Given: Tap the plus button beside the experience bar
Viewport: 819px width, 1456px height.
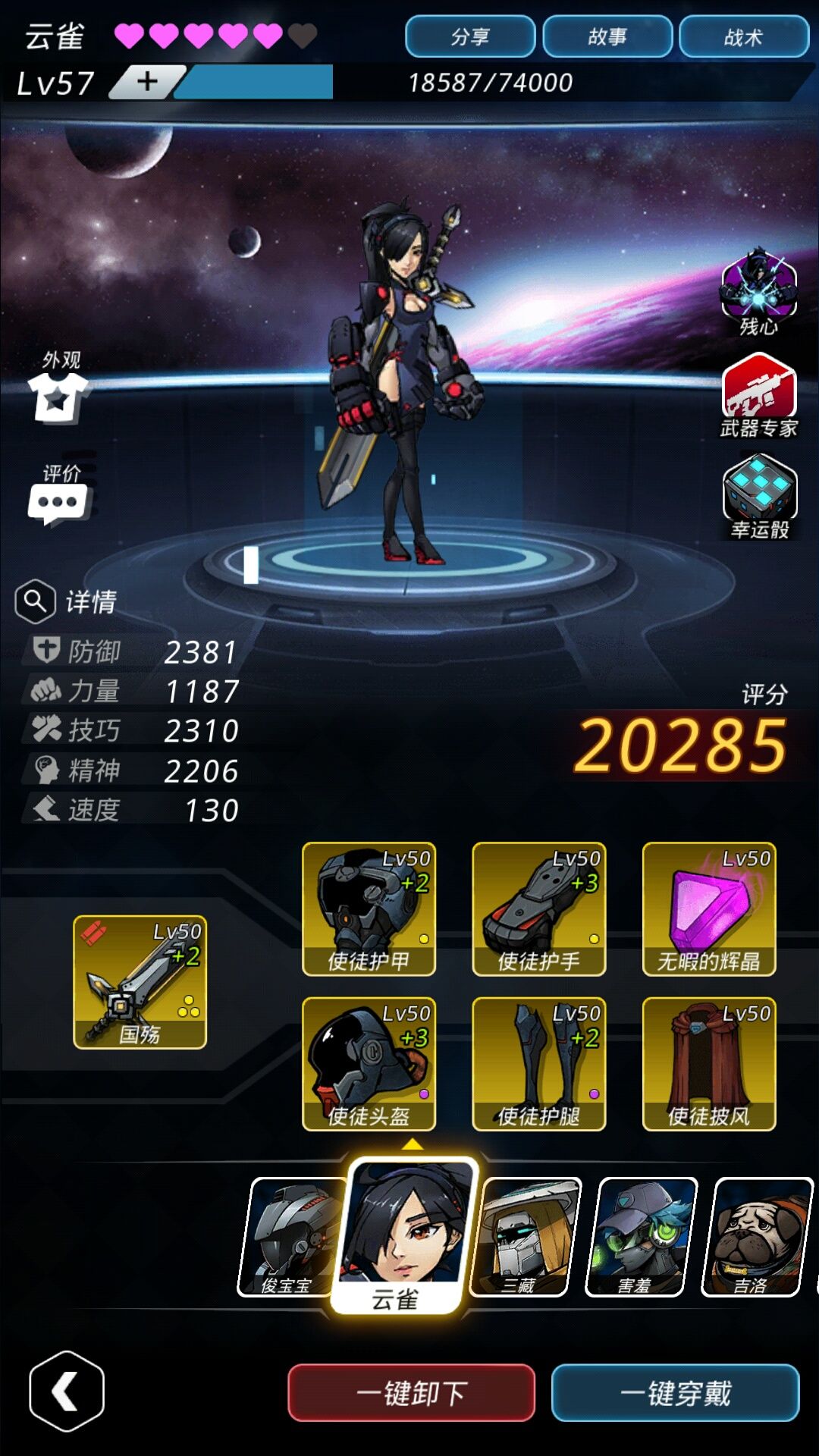Looking at the screenshot, I should tap(148, 81).
